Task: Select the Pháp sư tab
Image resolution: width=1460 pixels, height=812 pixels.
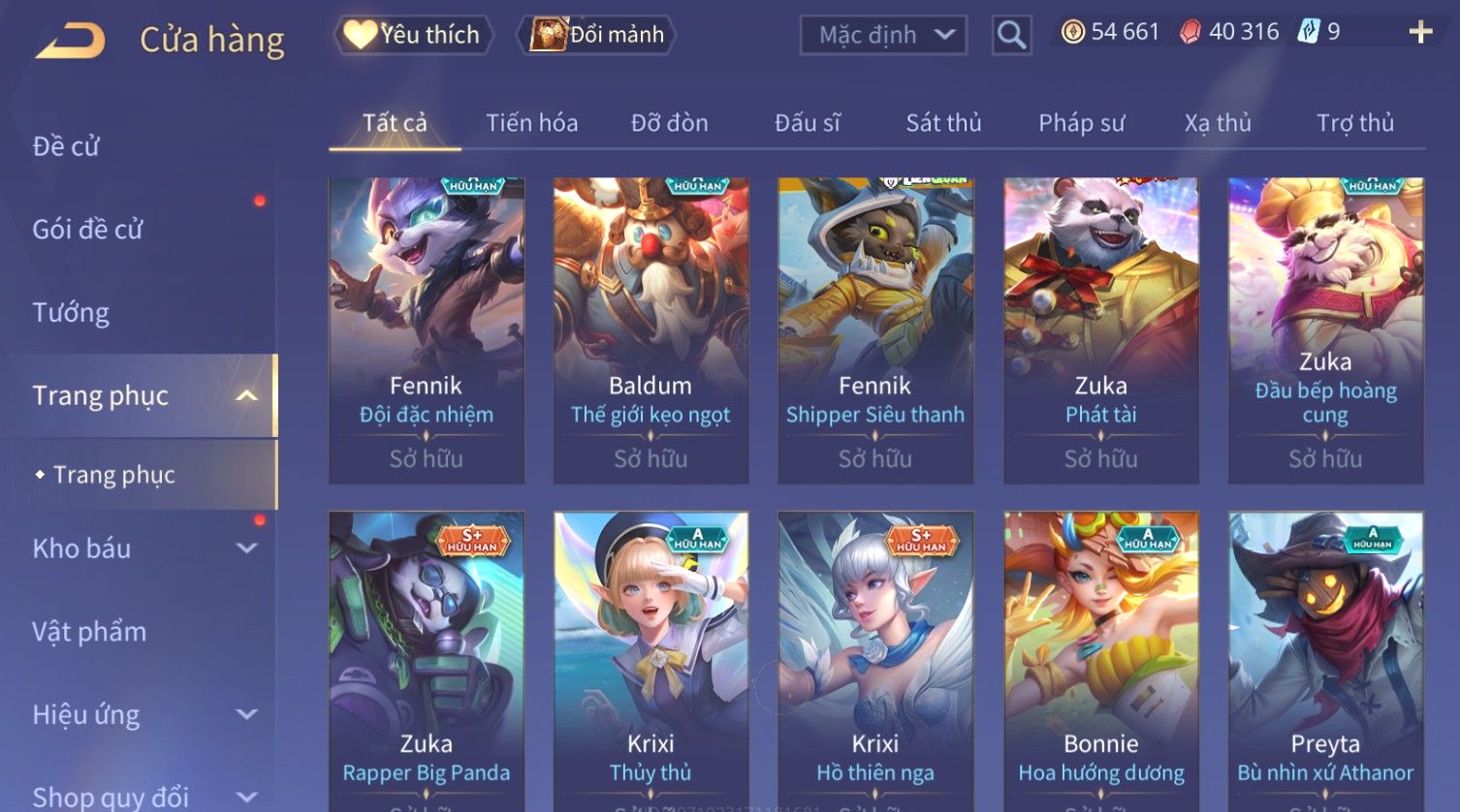Action: pyautogui.click(x=1081, y=123)
